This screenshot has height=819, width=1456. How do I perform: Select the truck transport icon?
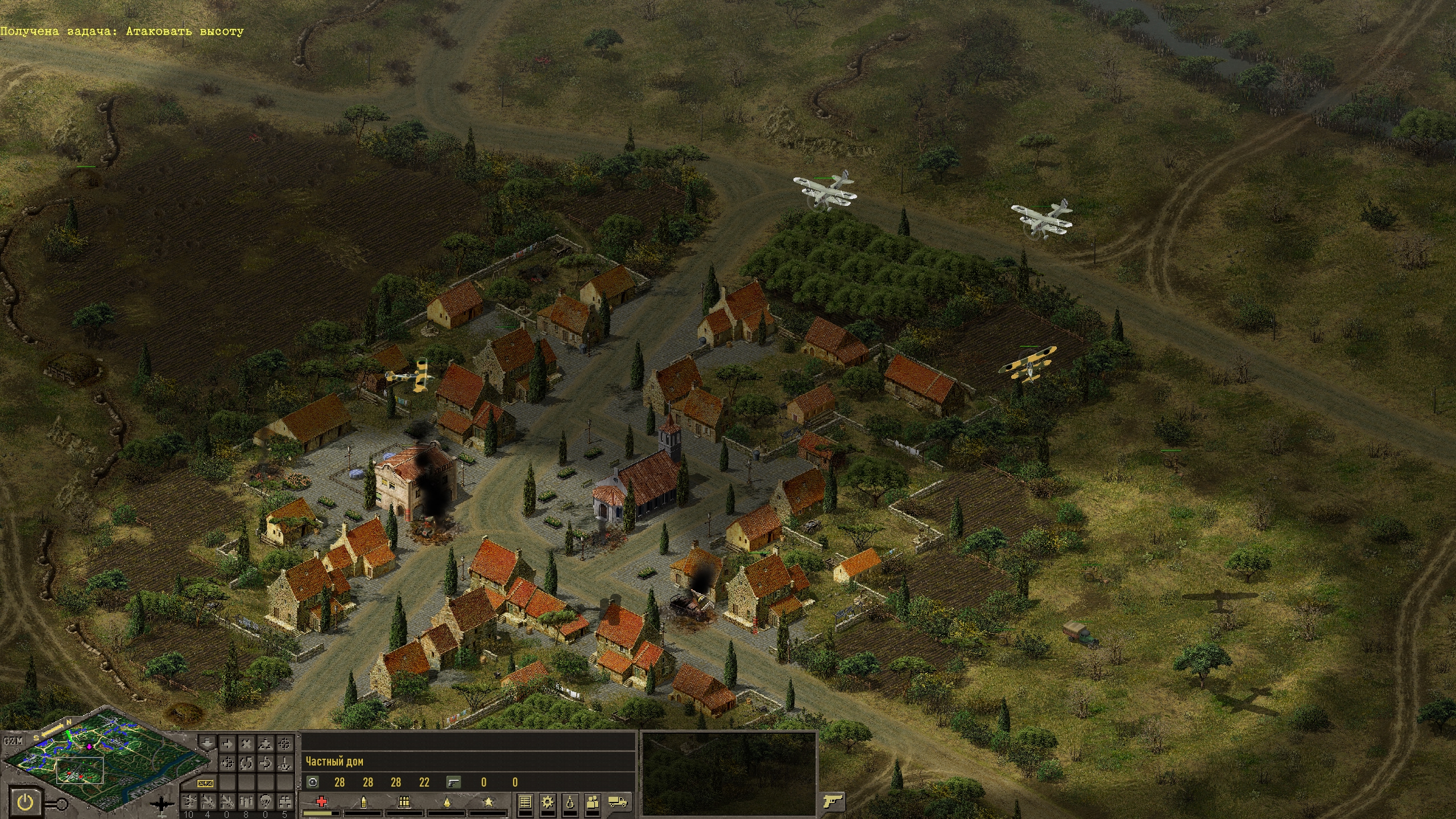point(618,802)
